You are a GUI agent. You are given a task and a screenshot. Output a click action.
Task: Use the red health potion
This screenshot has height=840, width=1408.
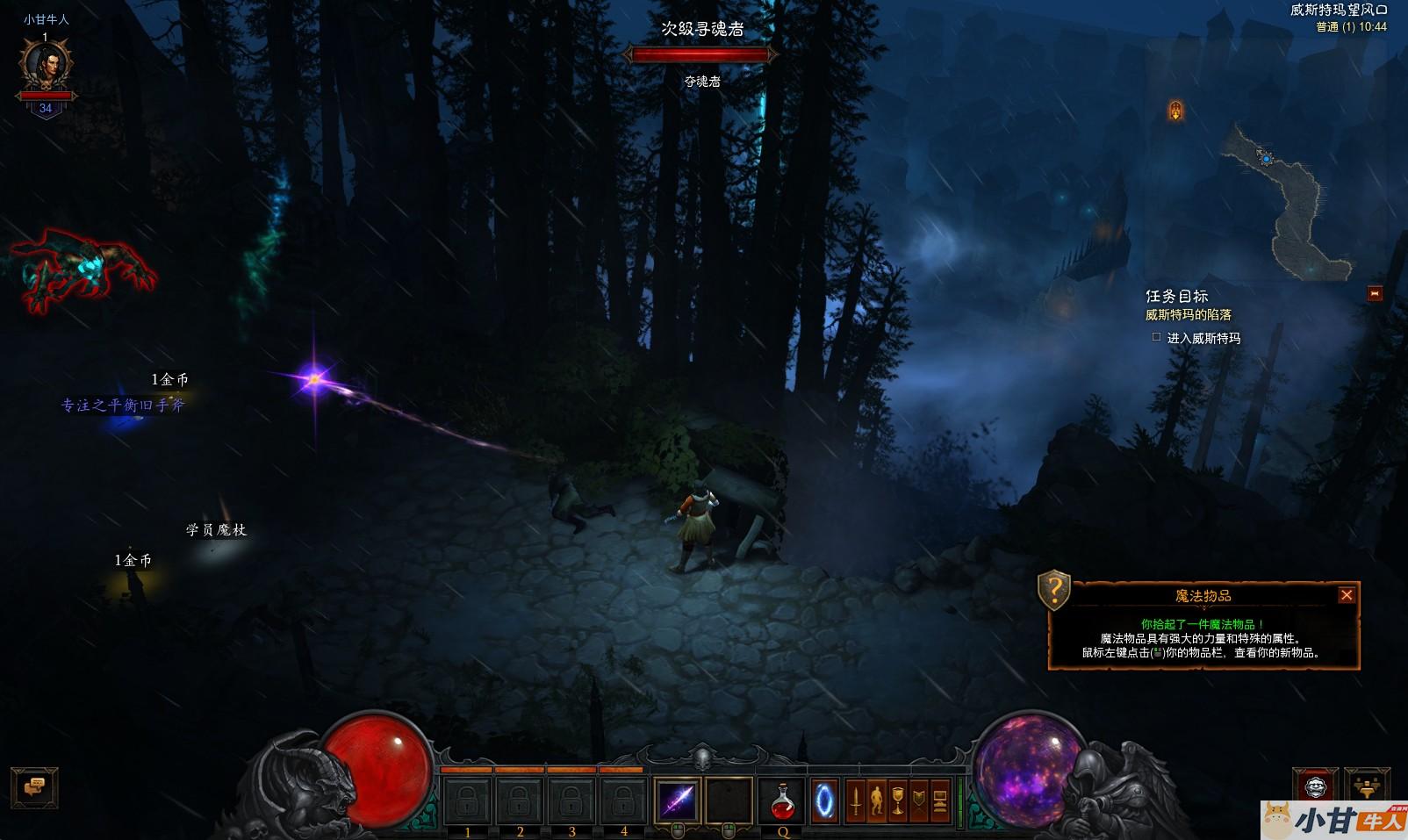point(781,800)
